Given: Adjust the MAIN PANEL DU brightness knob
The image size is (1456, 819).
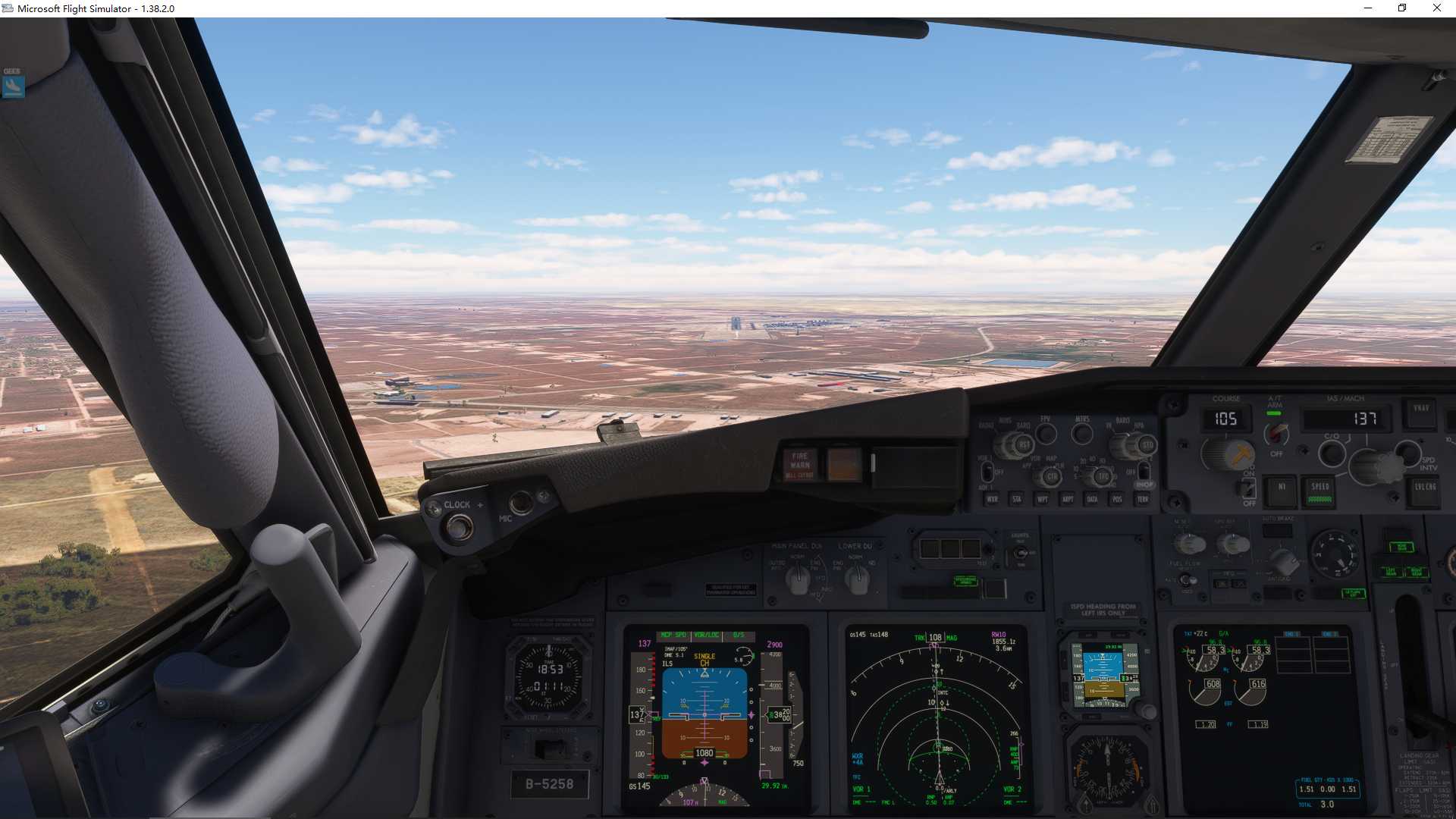Looking at the screenshot, I should coord(798,578).
